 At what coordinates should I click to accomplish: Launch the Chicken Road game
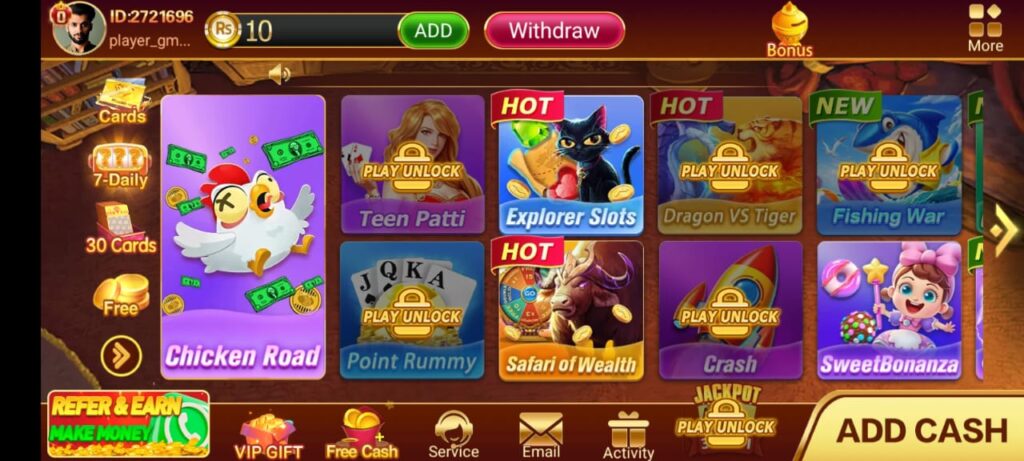click(x=243, y=237)
